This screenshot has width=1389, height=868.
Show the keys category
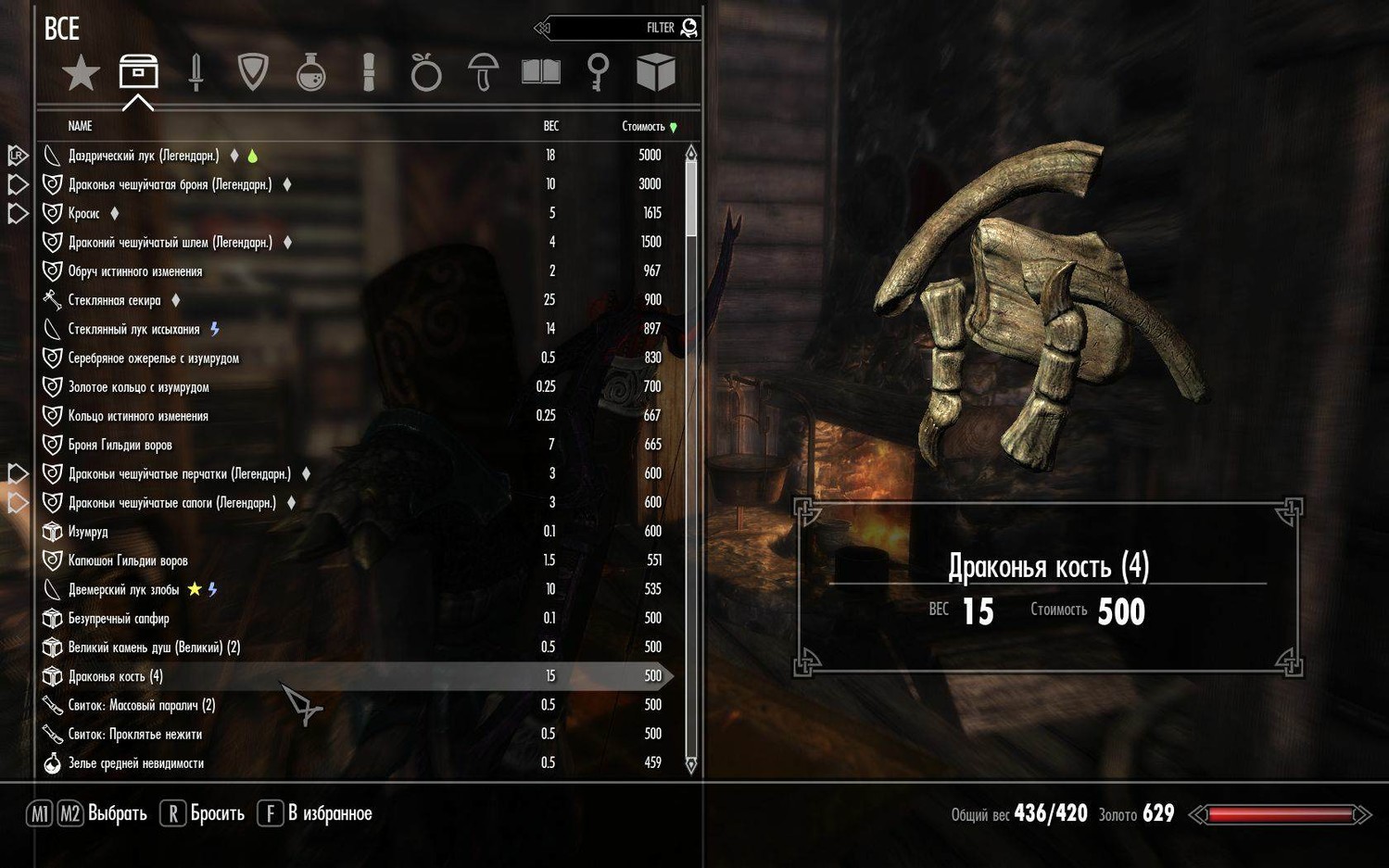pos(599,73)
